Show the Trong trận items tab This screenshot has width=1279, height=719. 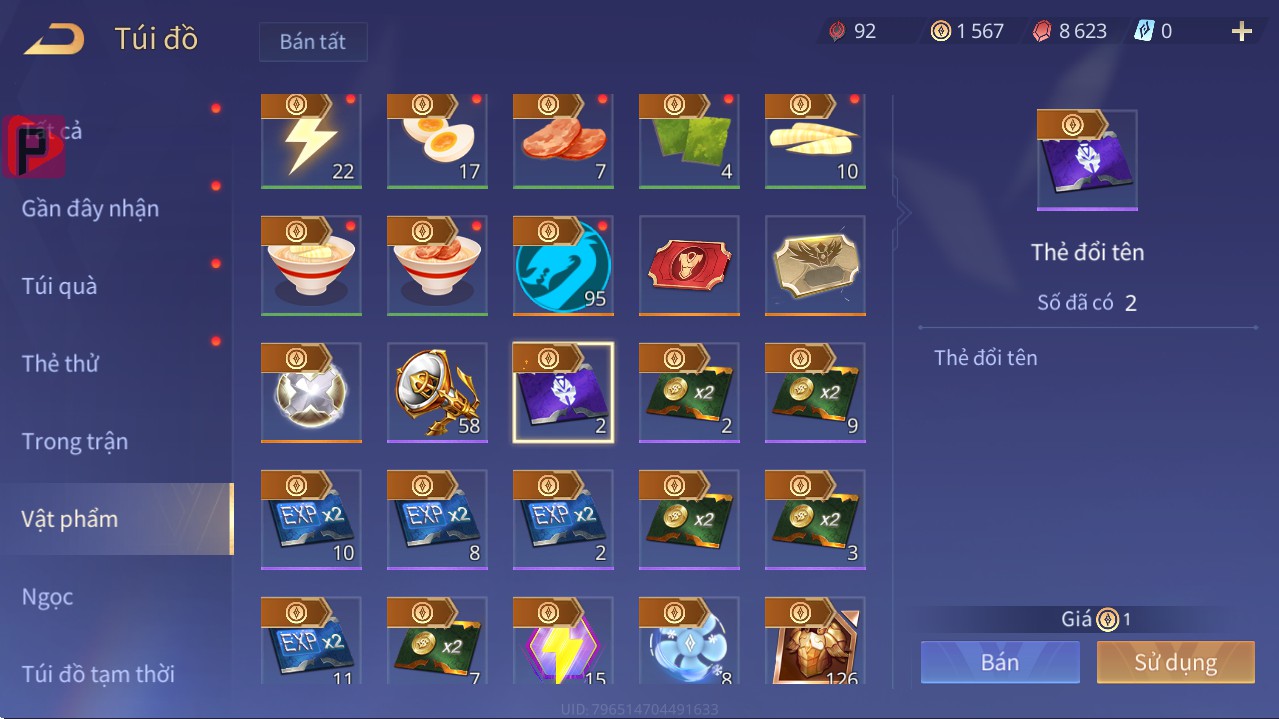(75, 442)
